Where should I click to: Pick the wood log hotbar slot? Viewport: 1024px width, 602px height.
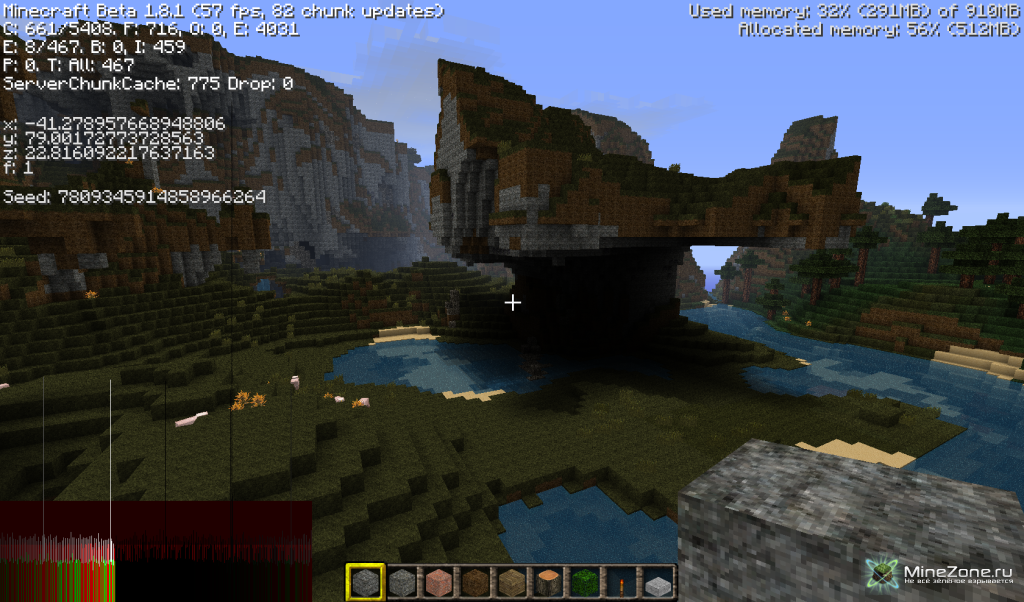click(x=547, y=583)
